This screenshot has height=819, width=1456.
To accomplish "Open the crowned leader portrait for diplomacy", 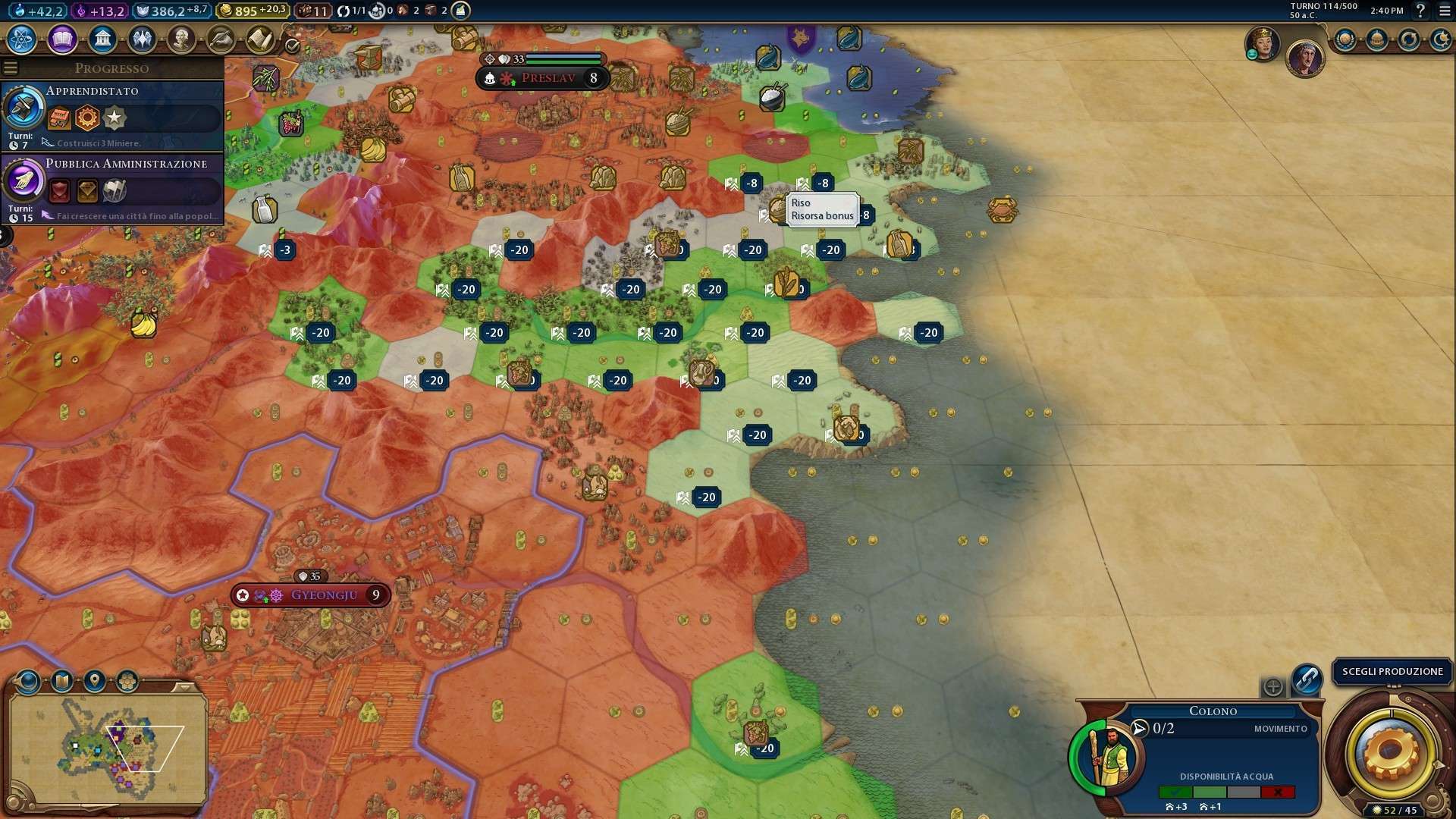I will click(x=1263, y=43).
